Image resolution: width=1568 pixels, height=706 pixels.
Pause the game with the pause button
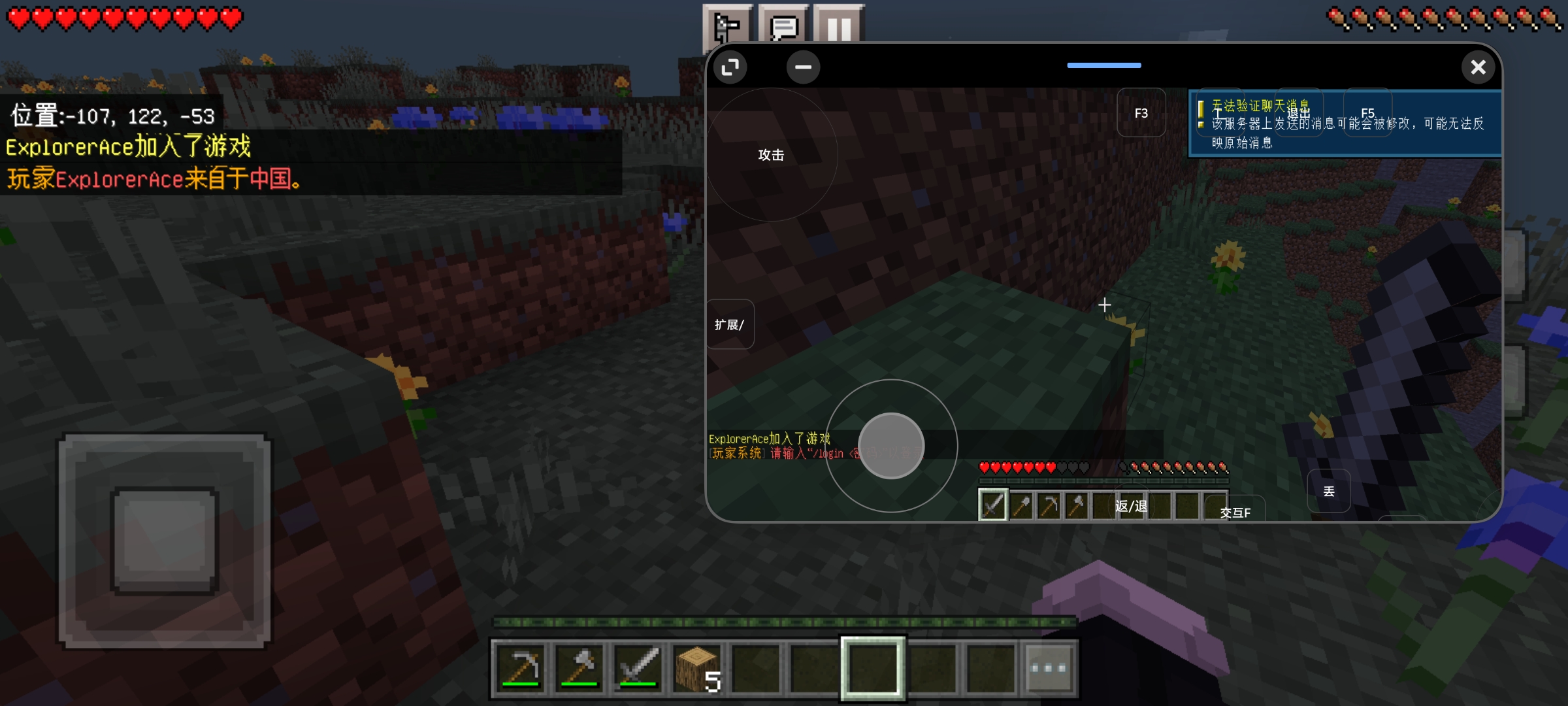pos(839,27)
